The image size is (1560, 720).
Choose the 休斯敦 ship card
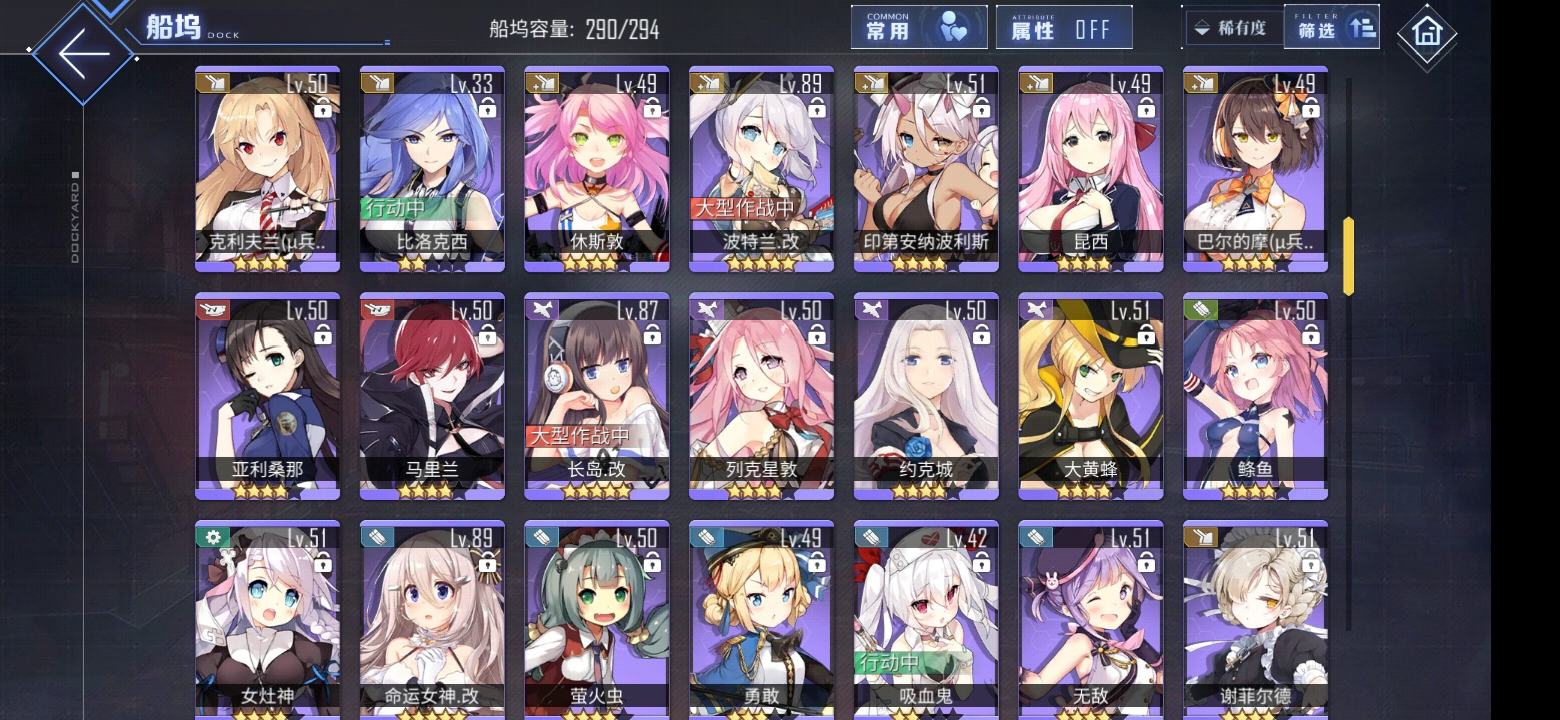coord(596,168)
